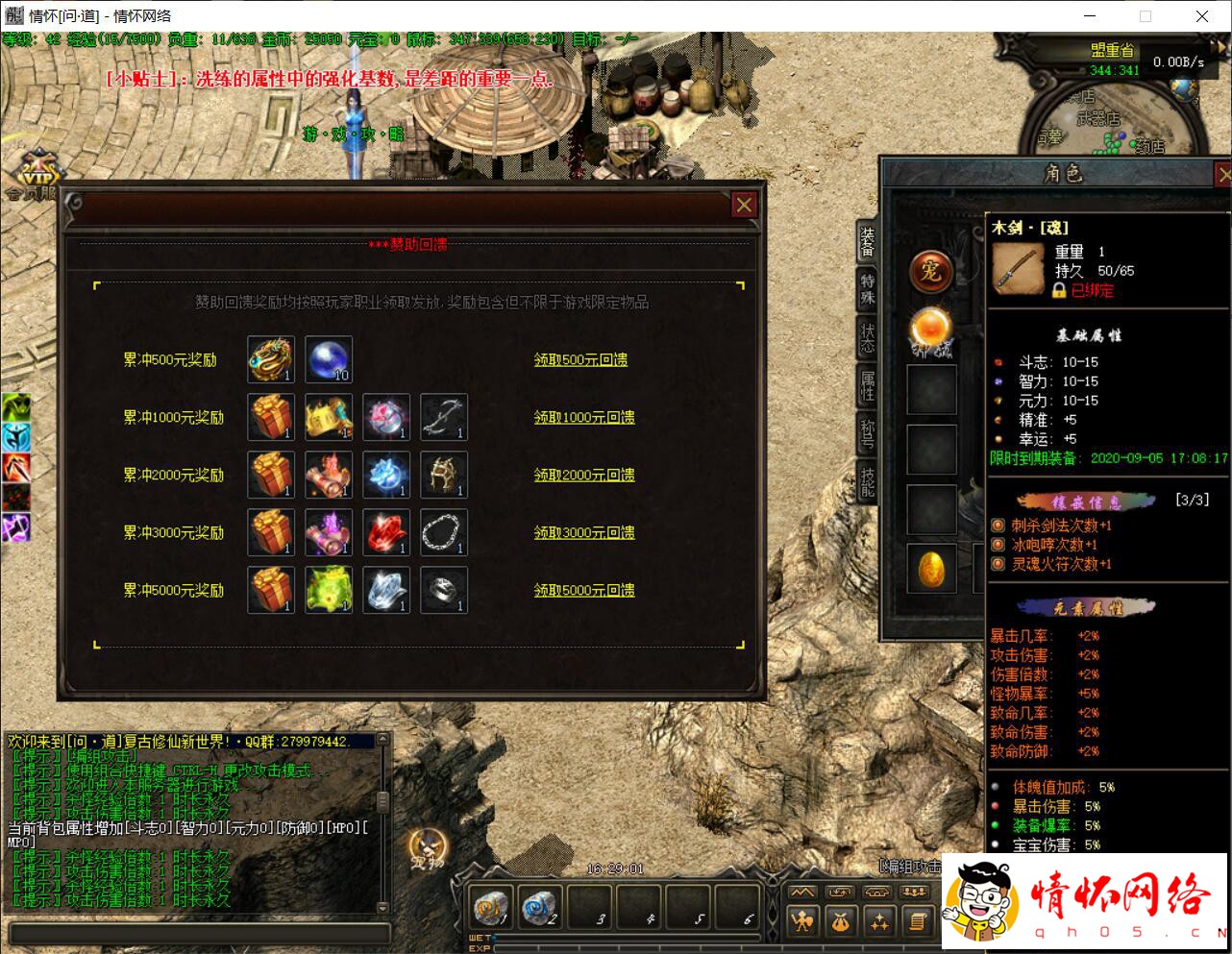Select the golden egg equipment slot
The image size is (1232, 954).
tap(931, 569)
